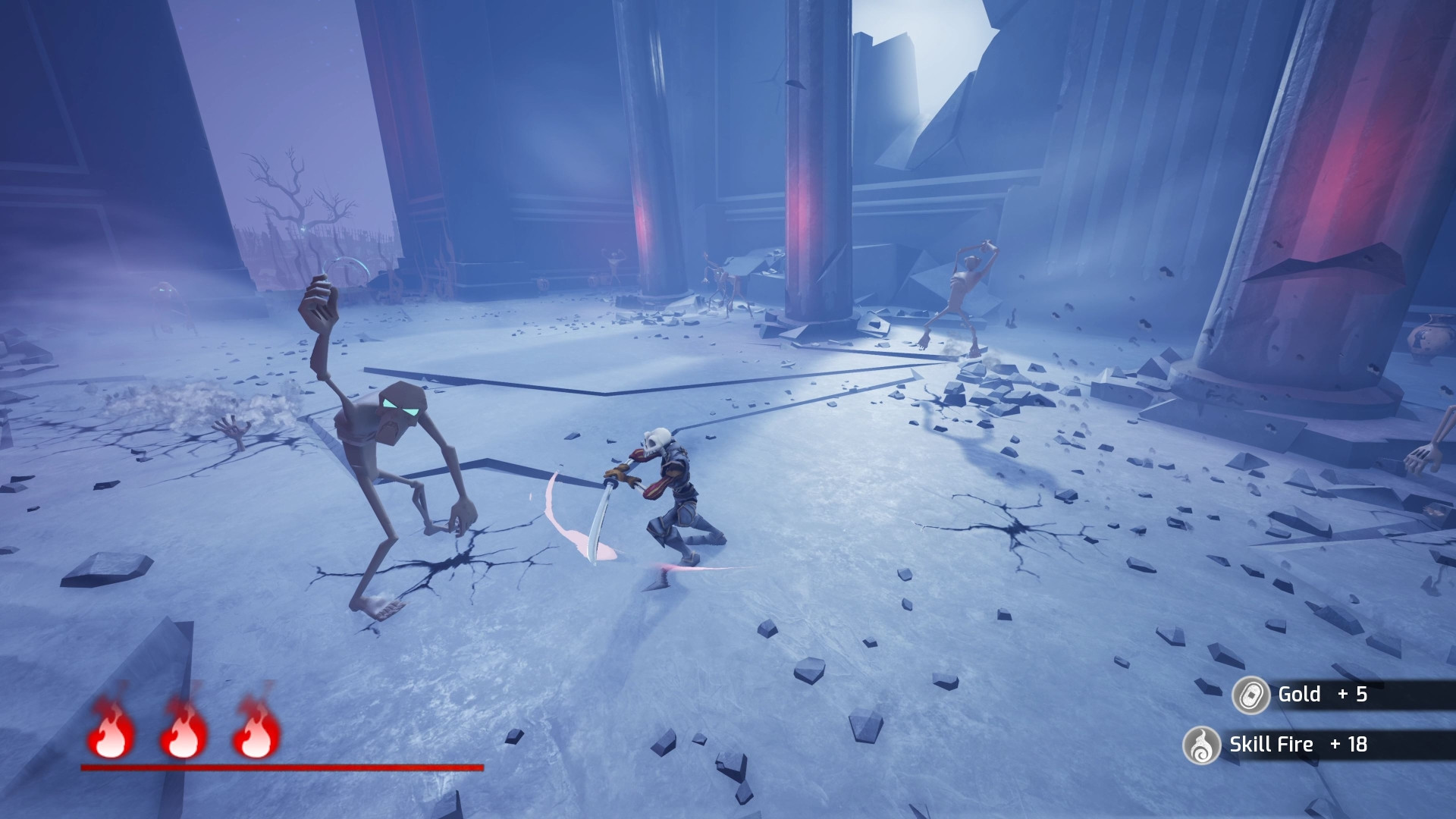The image size is (1456, 819).
Task: Click the Skill Fire +18 text label
Action: tap(1300, 745)
